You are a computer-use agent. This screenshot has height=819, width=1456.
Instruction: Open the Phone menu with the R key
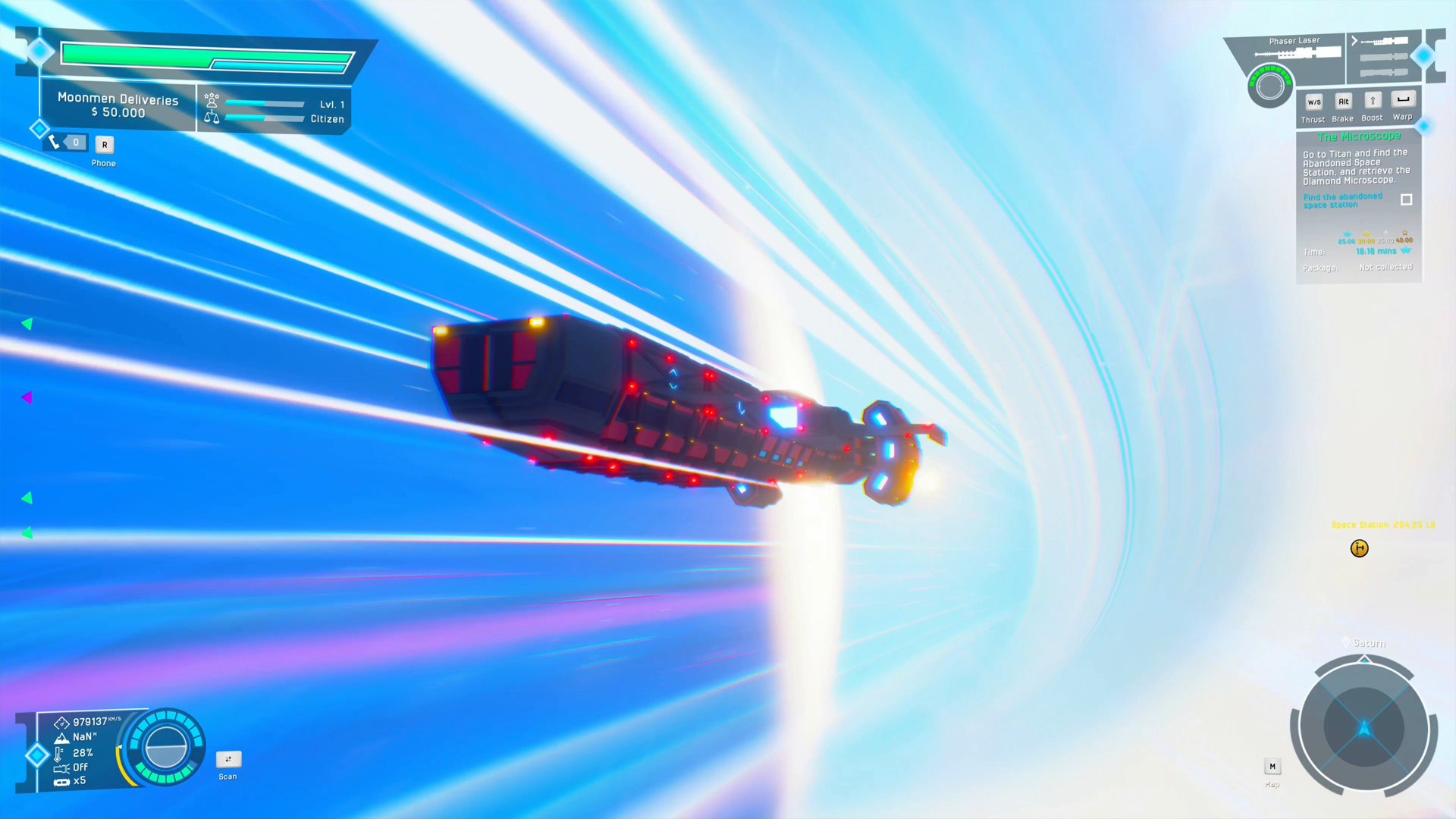104,144
